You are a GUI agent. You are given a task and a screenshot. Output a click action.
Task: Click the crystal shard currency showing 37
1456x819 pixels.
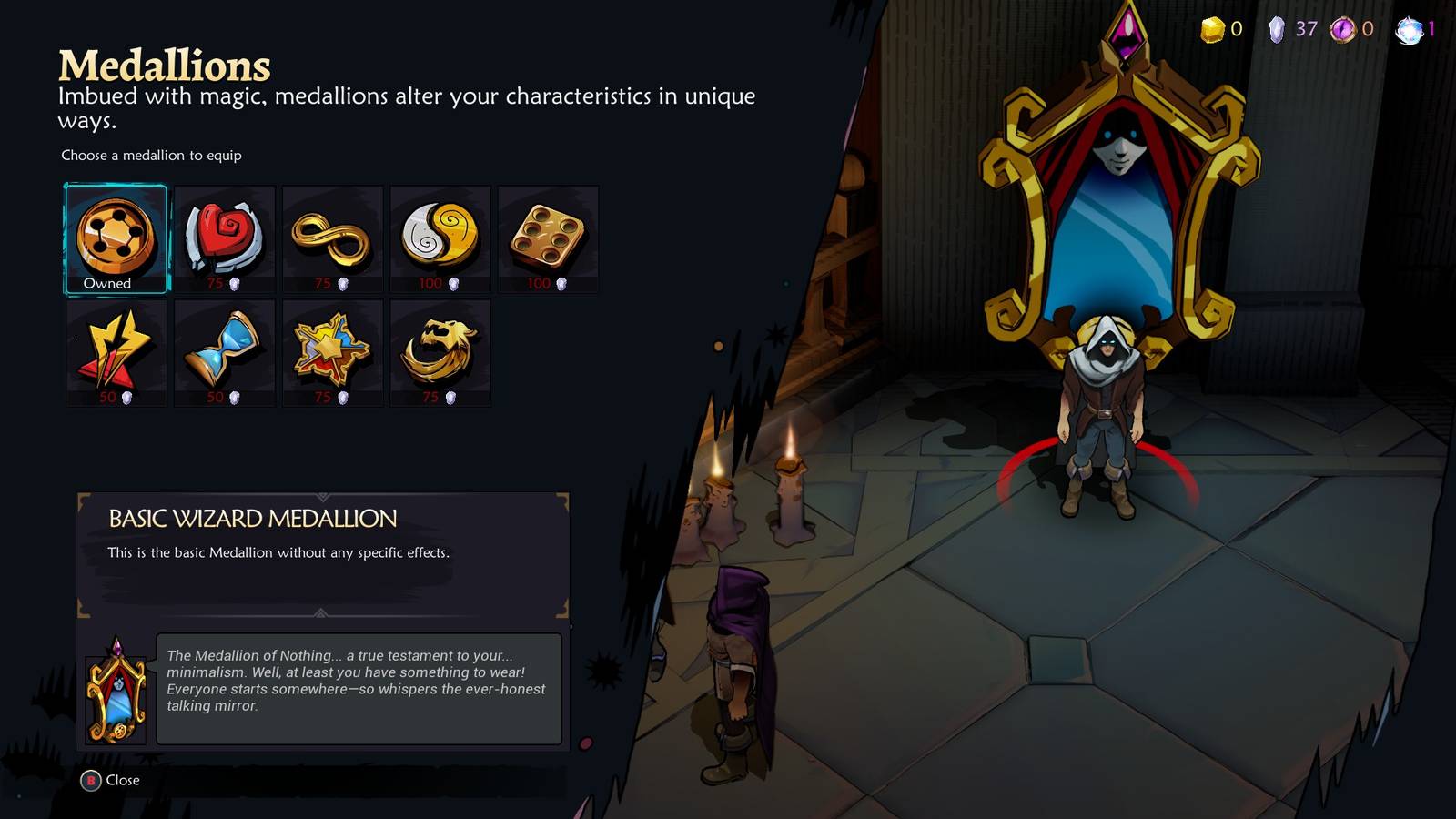coord(1279,28)
